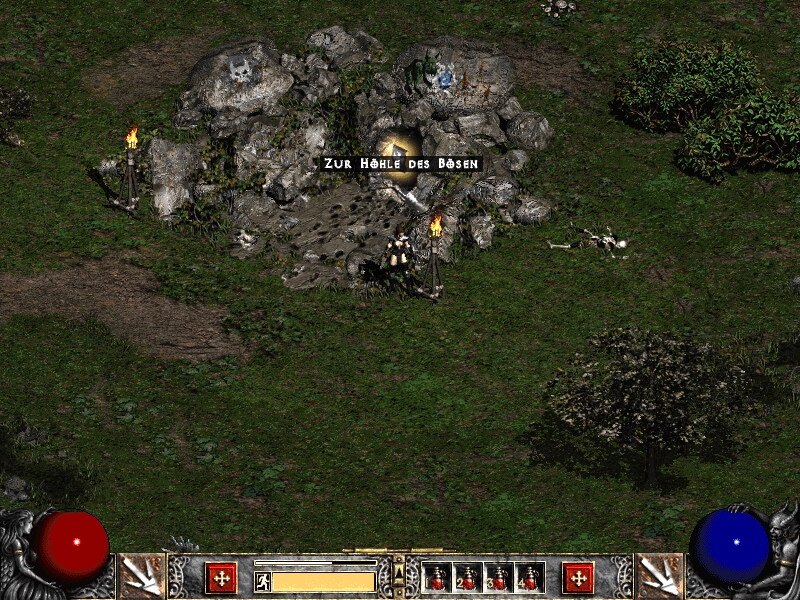Use the healing potion in belt slot 1
Screen dimensions: 800x600
coord(438,577)
